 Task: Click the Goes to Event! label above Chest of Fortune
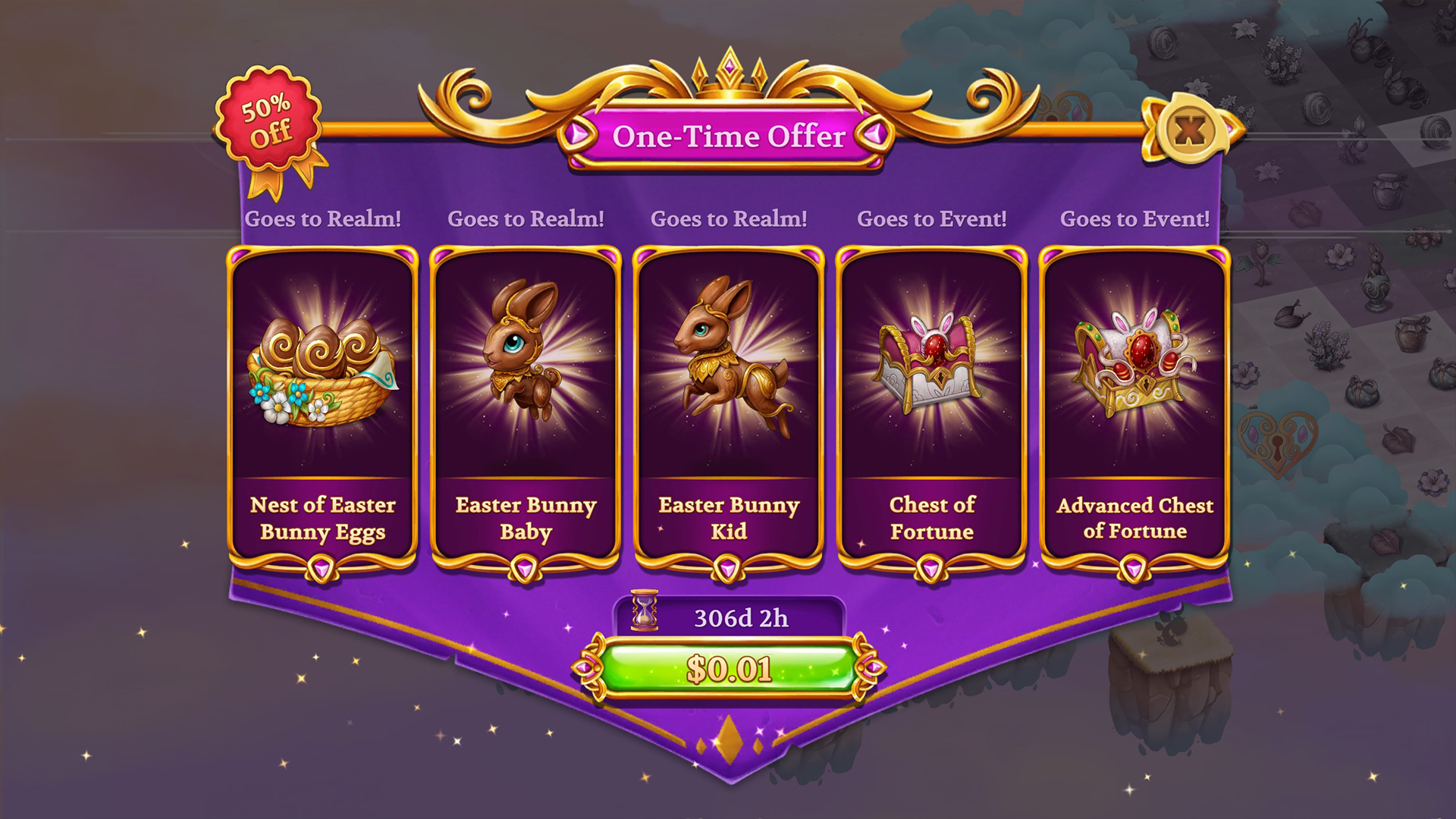(x=930, y=218)
